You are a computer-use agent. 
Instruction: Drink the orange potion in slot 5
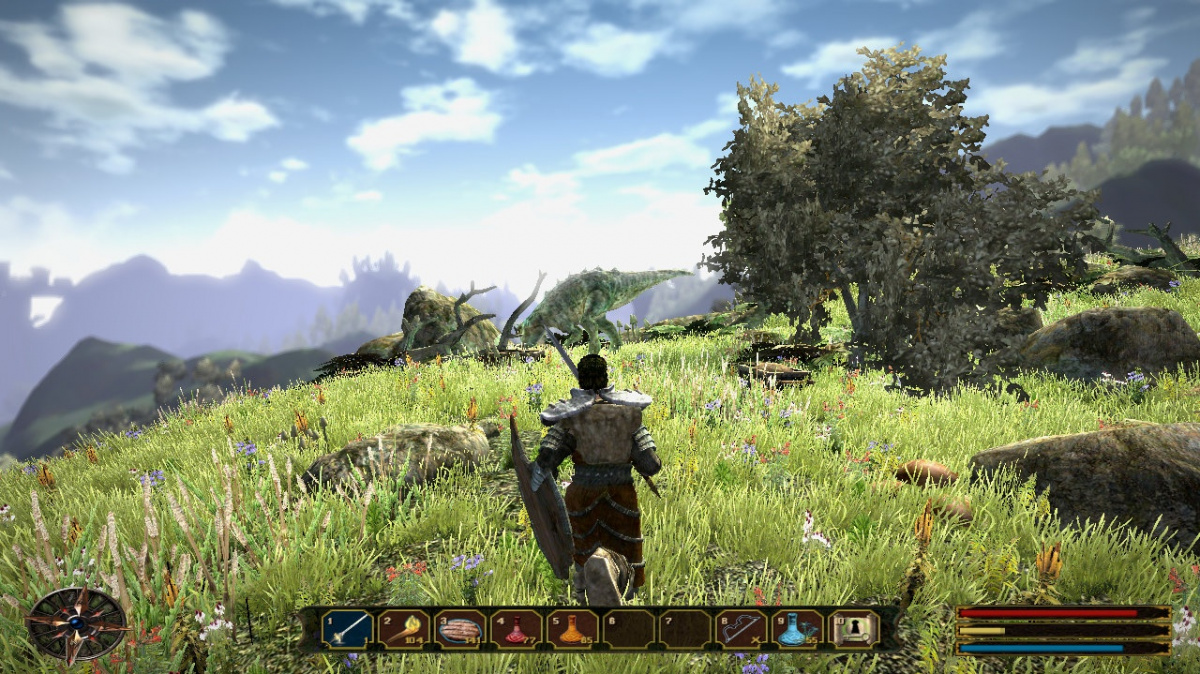(572, 629)
